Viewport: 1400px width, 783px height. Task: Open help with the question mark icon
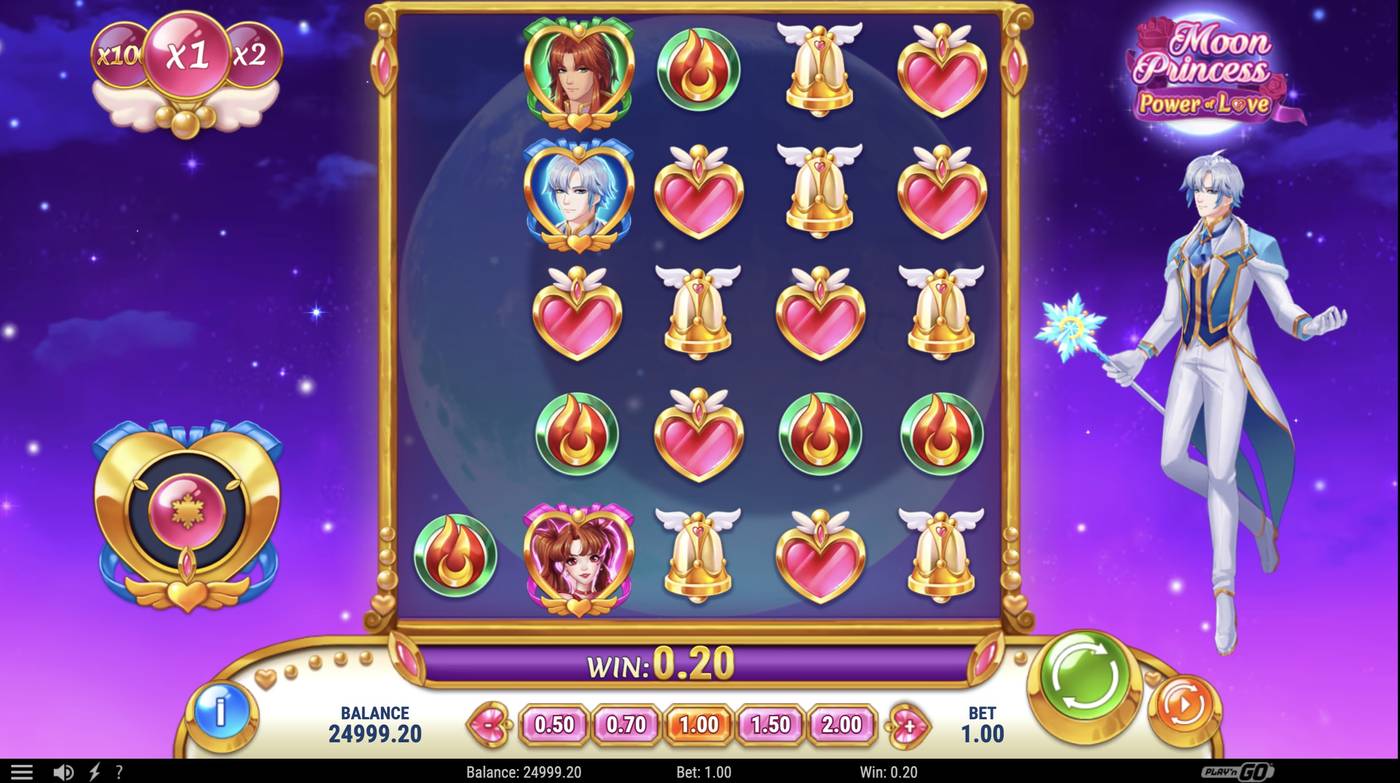119,771
